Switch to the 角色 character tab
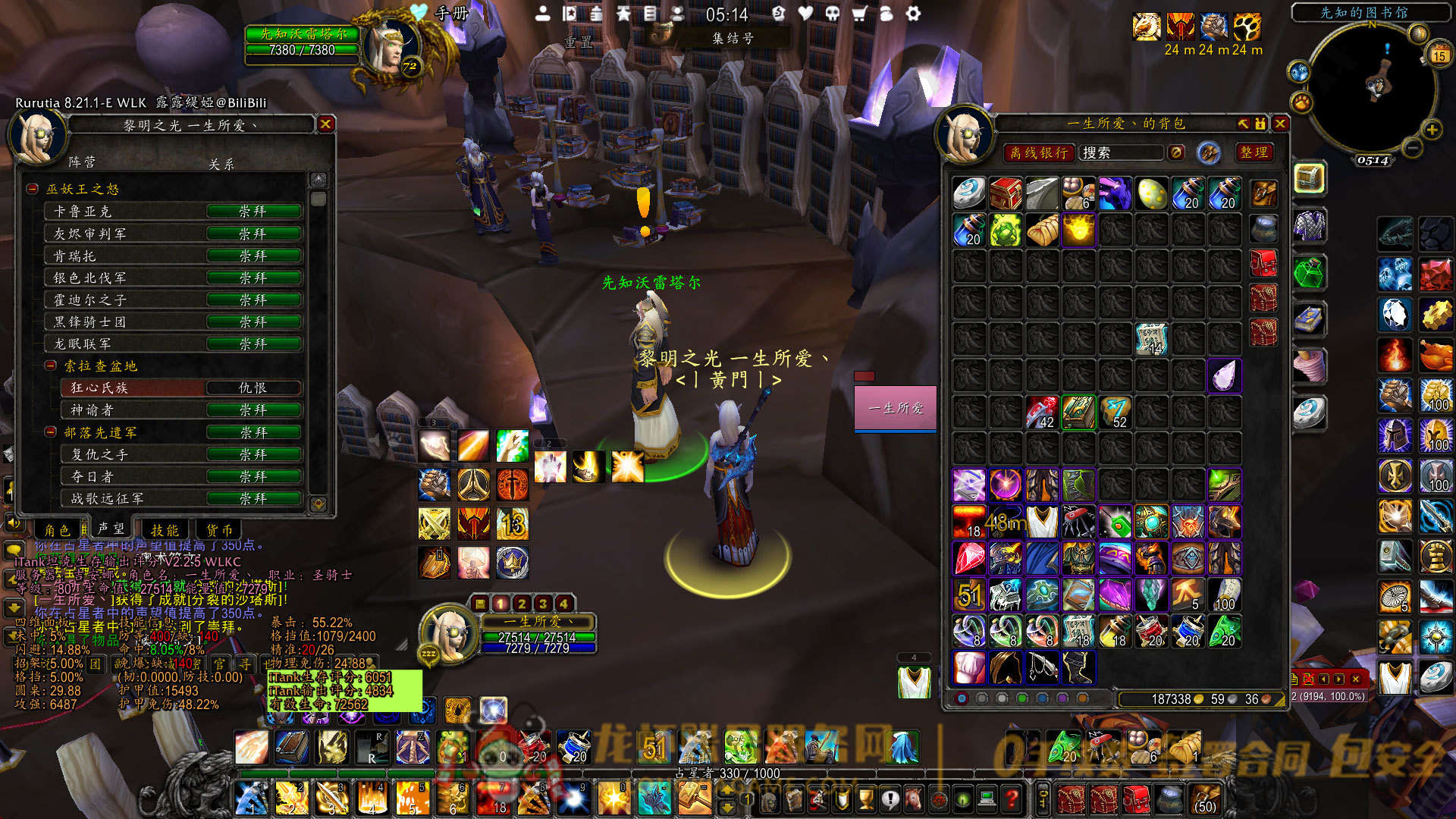 pos(58,530)
